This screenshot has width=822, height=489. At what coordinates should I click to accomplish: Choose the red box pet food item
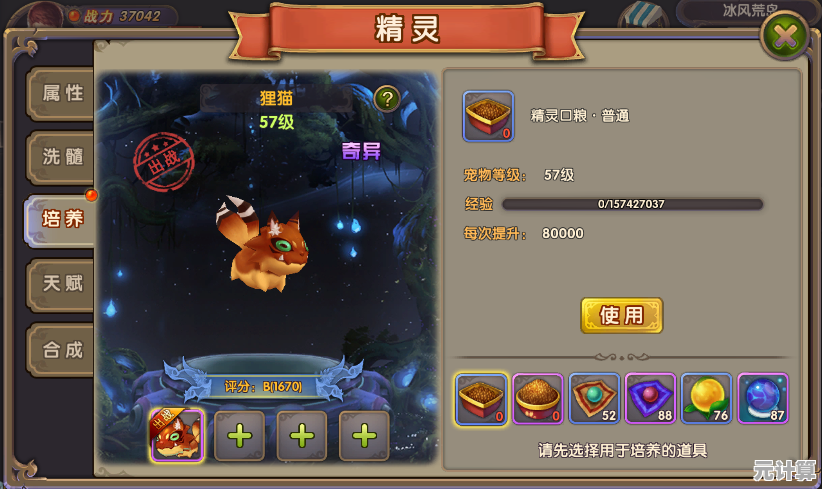482,399
